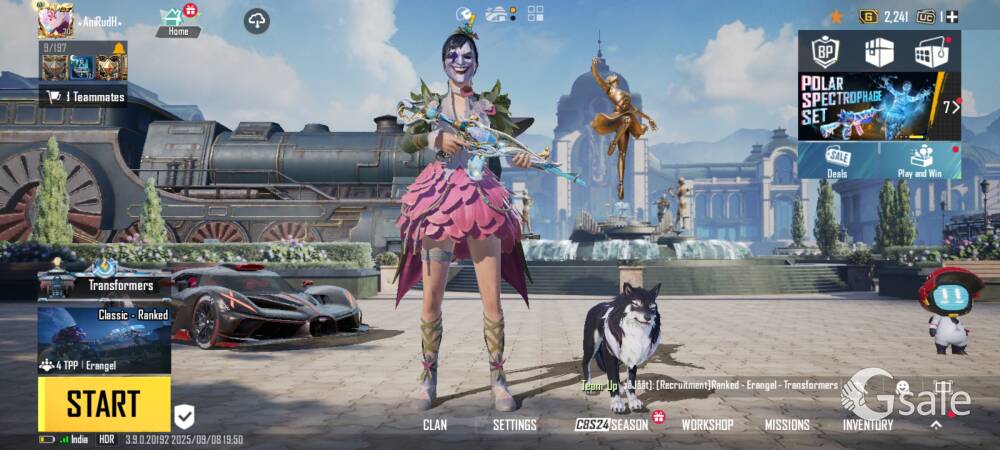
Task: Open the Inventory
Action: point(867,425)
